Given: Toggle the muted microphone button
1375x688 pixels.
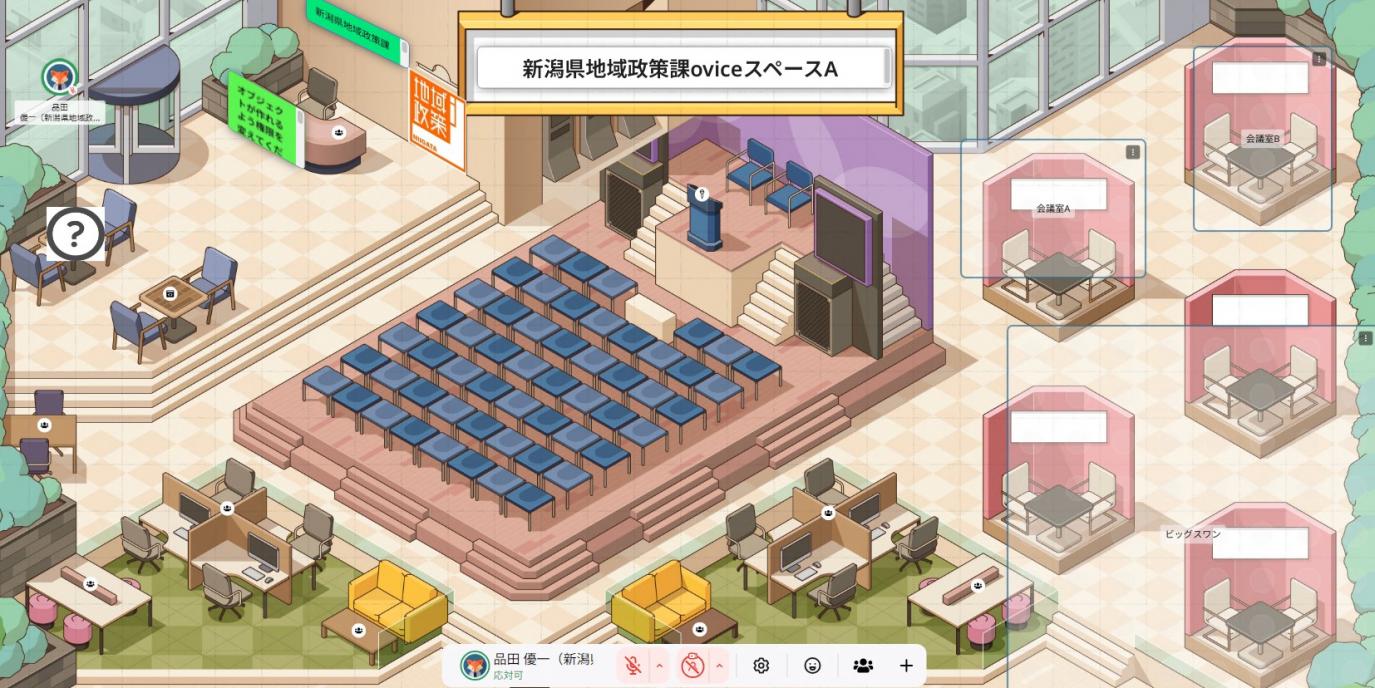Looking at the screenshot, I should 633,666.
